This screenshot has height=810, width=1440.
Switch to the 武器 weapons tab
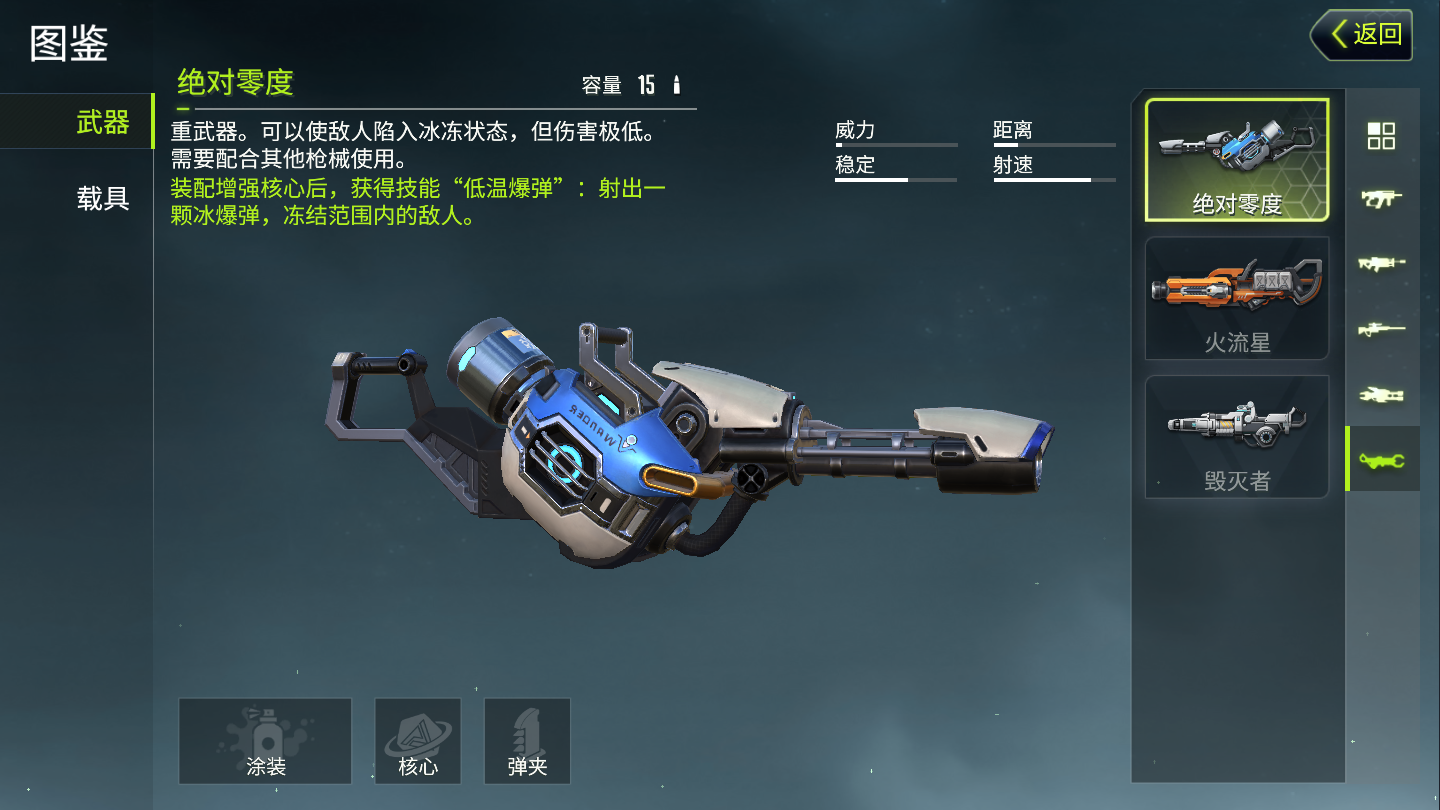(x=103, y=122)
